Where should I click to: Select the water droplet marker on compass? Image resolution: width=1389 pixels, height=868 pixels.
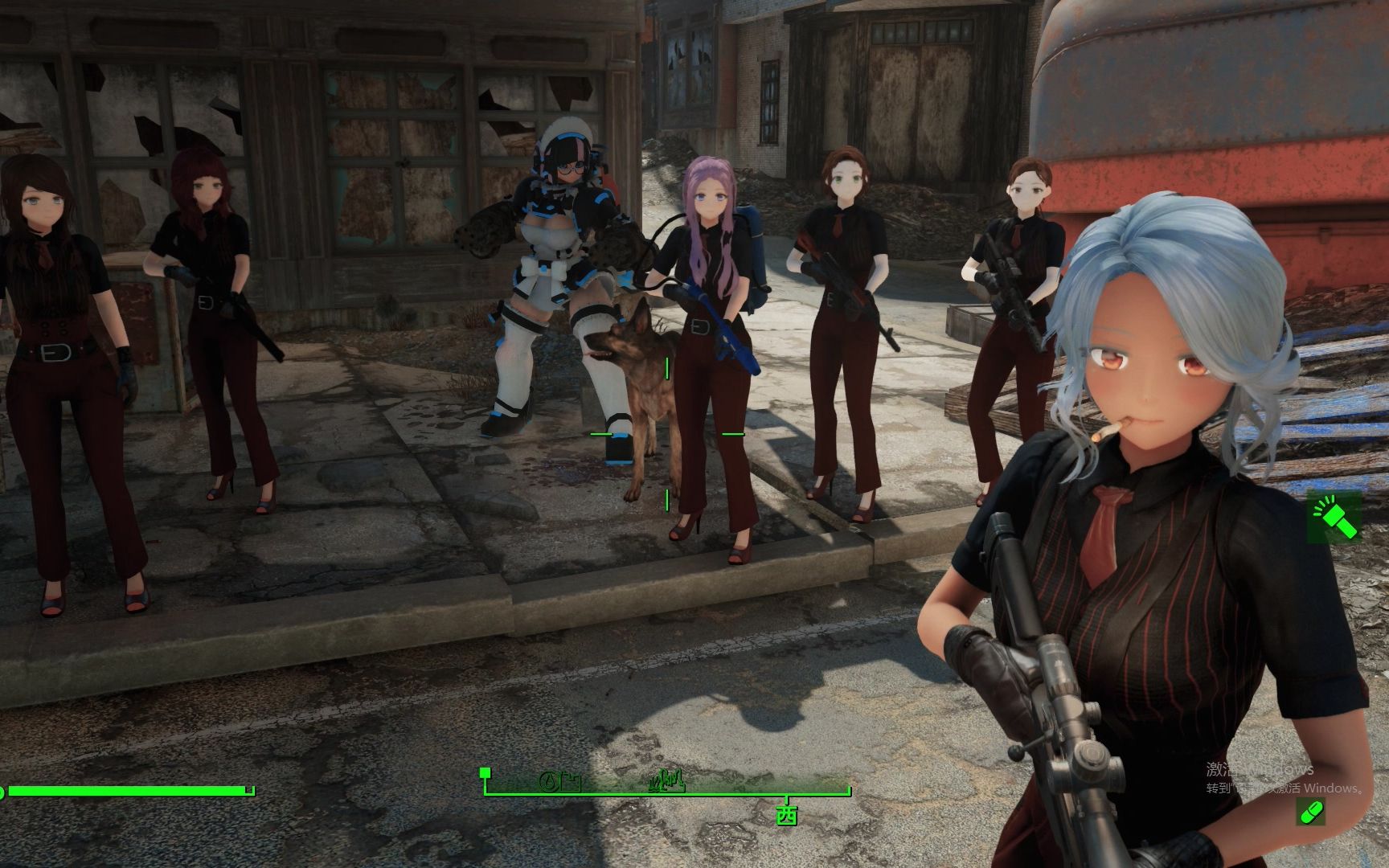coord(549,780)
